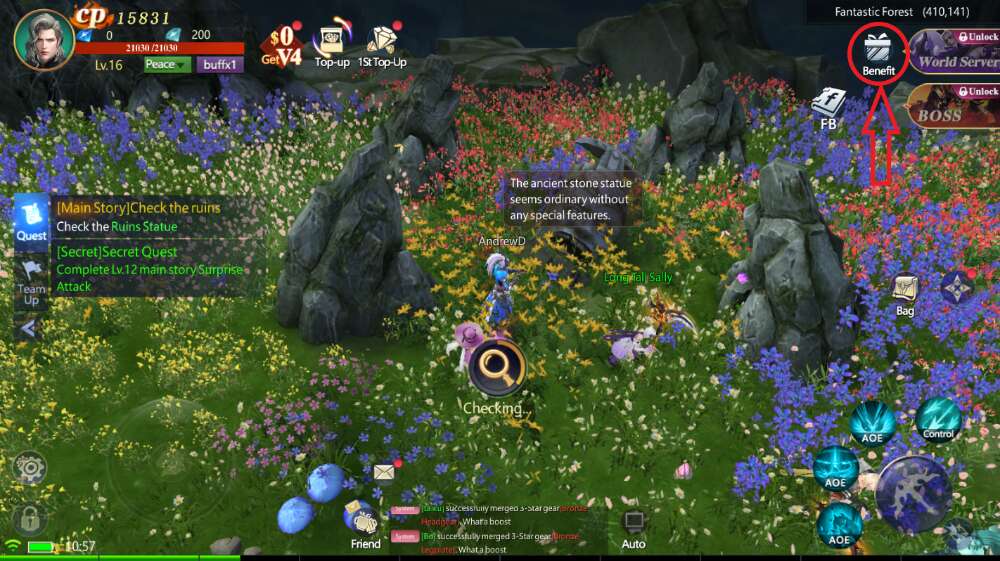Toggle Auto battle mode
The image size is (1000, 561).
pos(633,528)
